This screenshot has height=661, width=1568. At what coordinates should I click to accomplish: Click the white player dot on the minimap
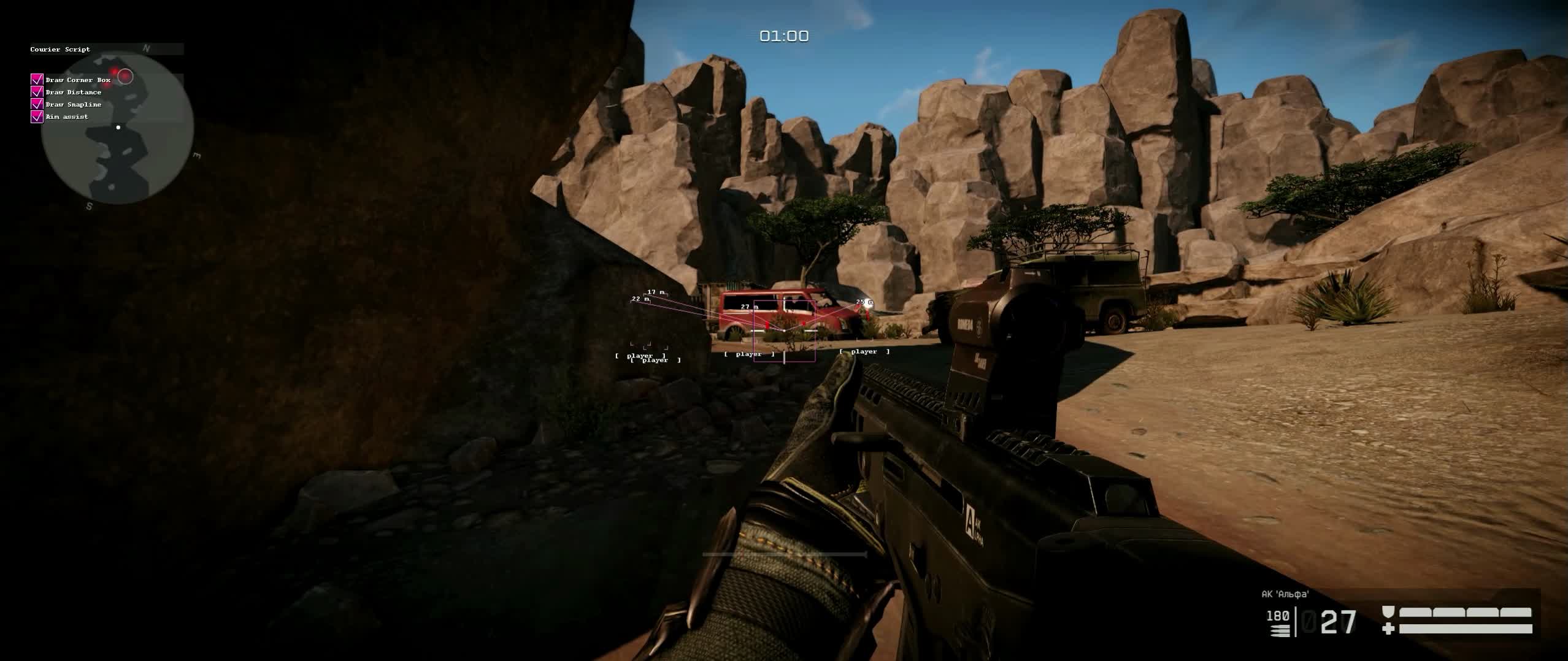click(x=118, y=127)
